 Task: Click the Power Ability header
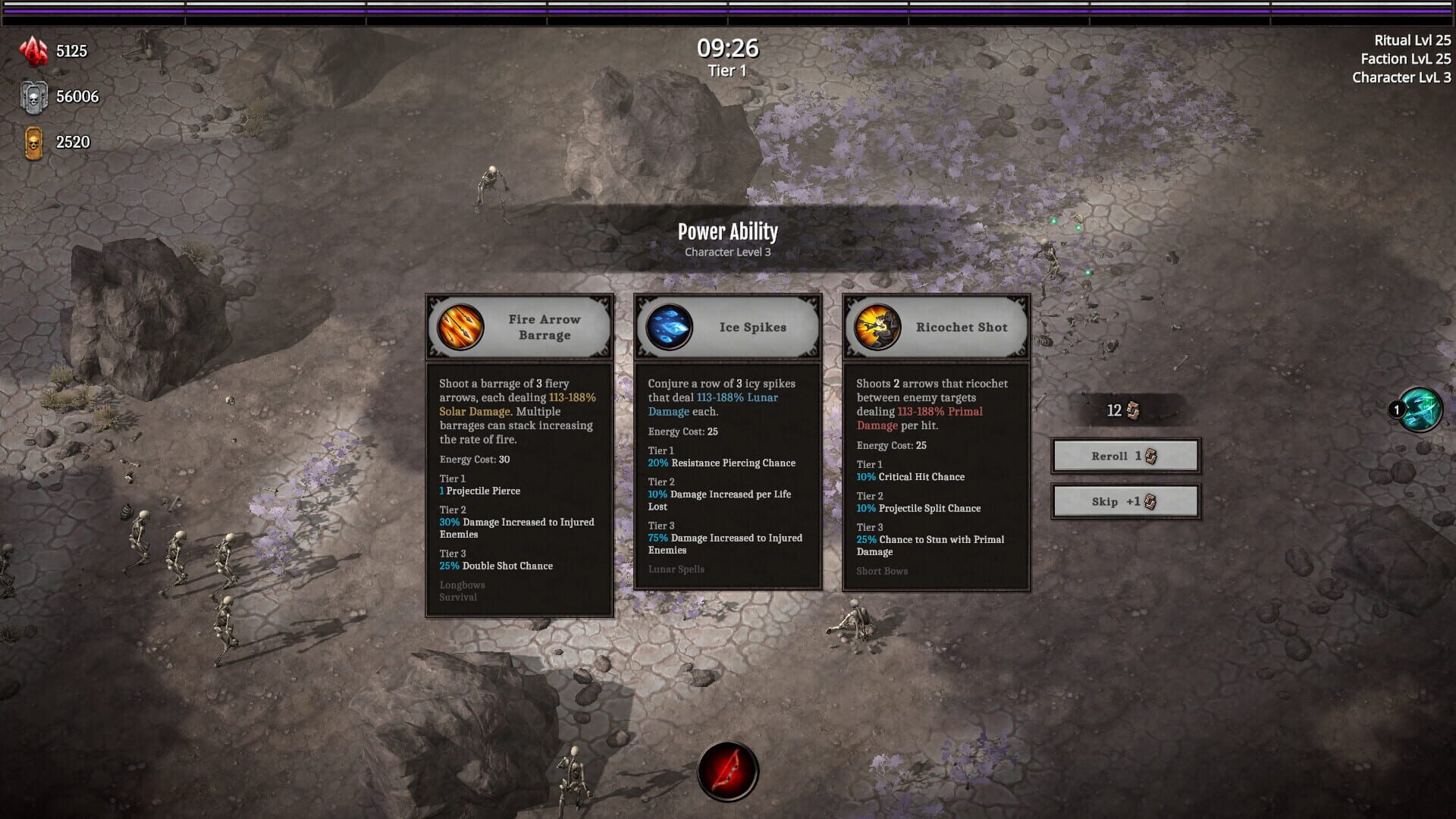pyautogui.click(x=728, y=231)
